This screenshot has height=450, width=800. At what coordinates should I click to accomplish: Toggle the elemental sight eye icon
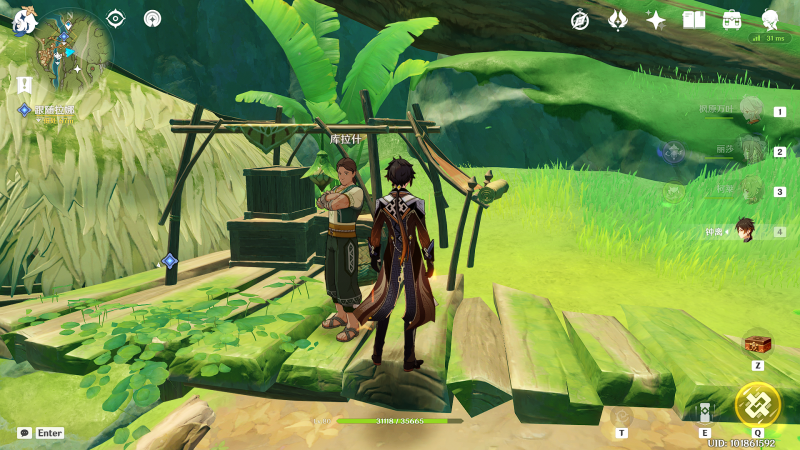pyautogui.click(x=116, y=18)
